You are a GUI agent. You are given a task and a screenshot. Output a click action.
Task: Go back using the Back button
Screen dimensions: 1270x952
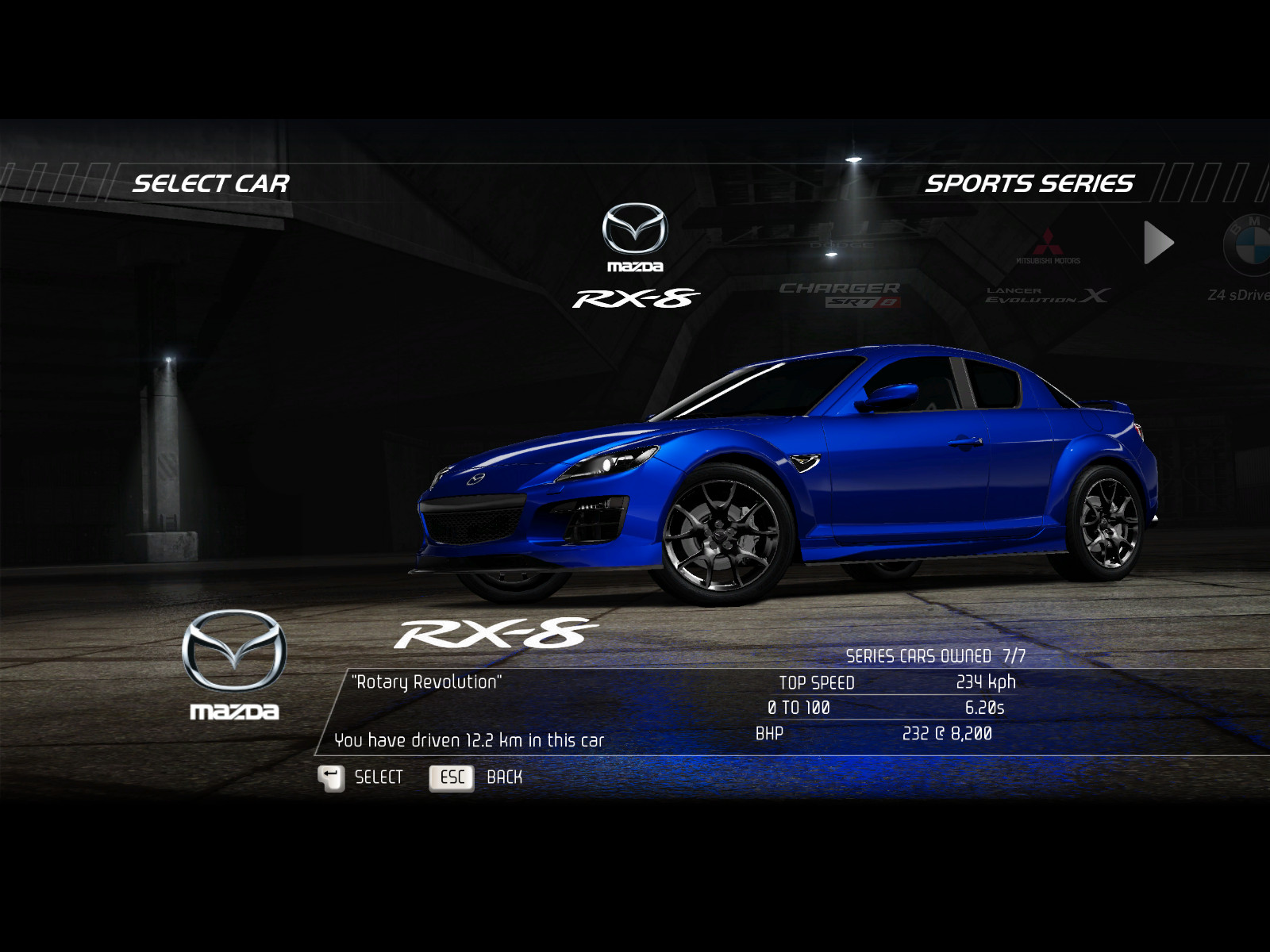pyautogui.click(x=475, y=777)
